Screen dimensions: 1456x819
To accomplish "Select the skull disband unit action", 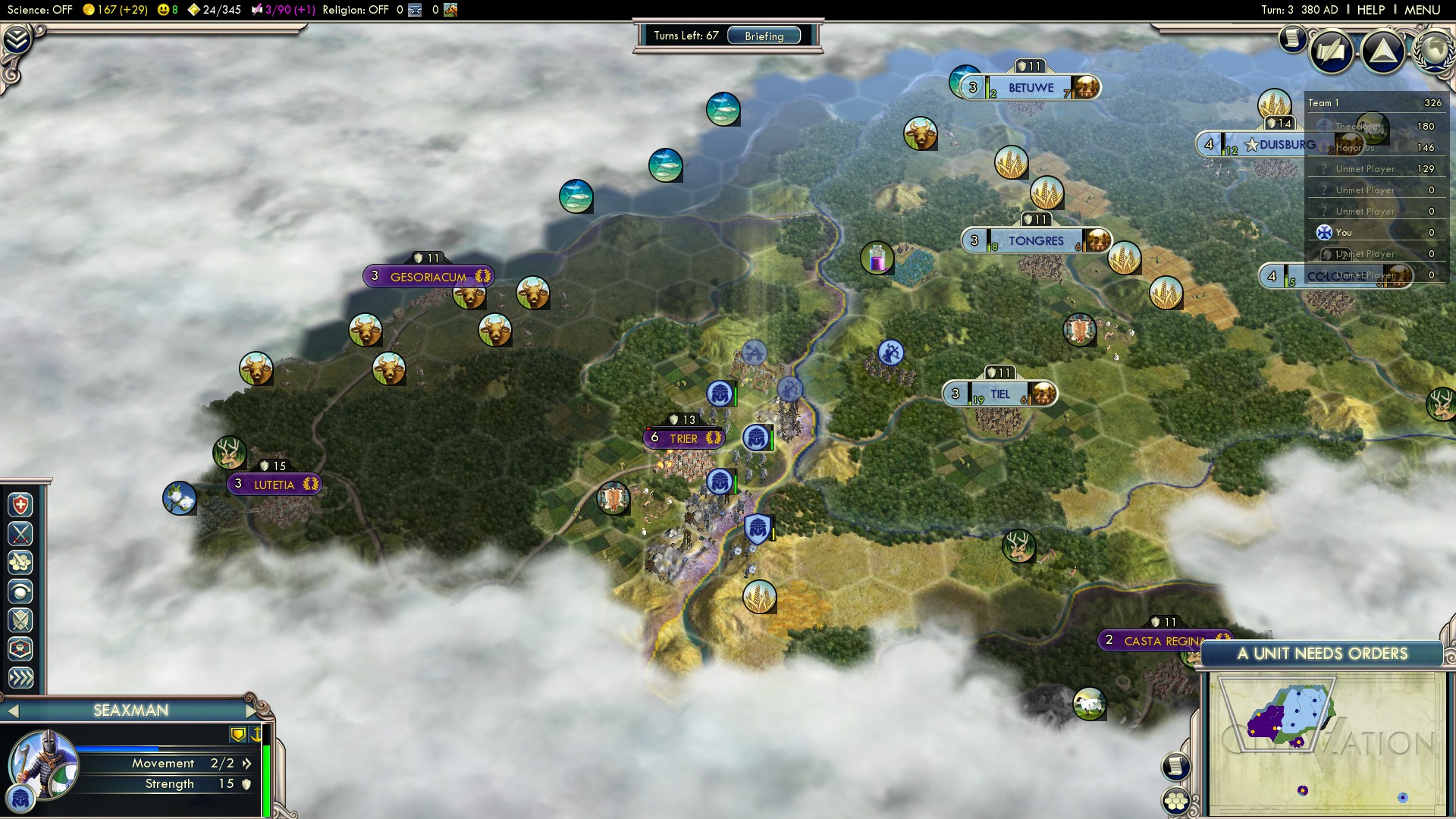I will tap(20, 649).
